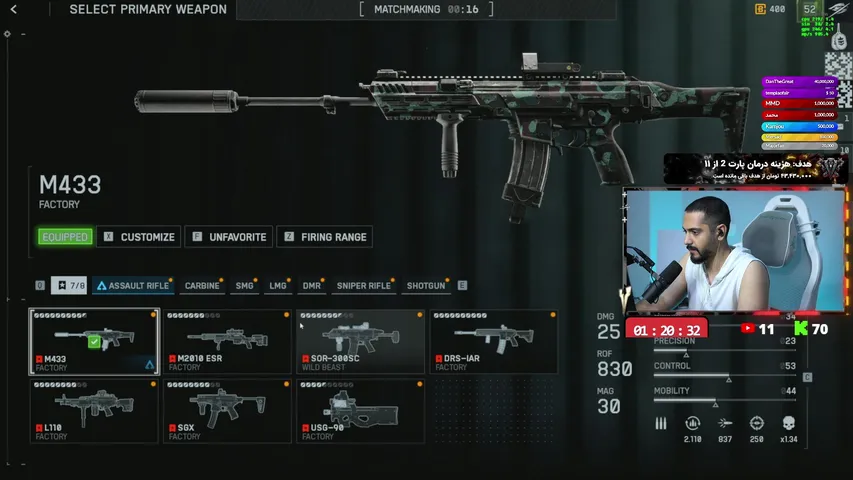Choose the M2010 ESR weapon tile
This screenshot has width=853, height=480.
(x=228, y=341)
